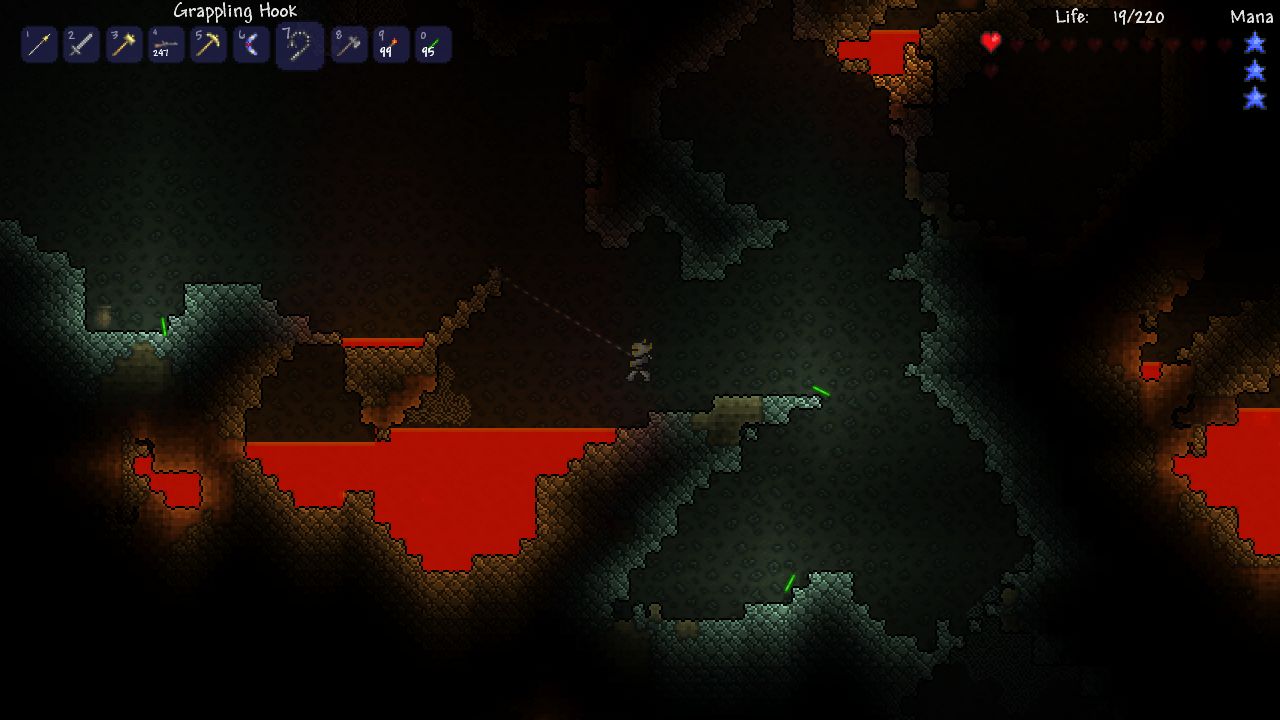The height and width of the screenshot is (720, 1280).
Task: Click the faded heart on the second health row
Action: tap(990, 71)
